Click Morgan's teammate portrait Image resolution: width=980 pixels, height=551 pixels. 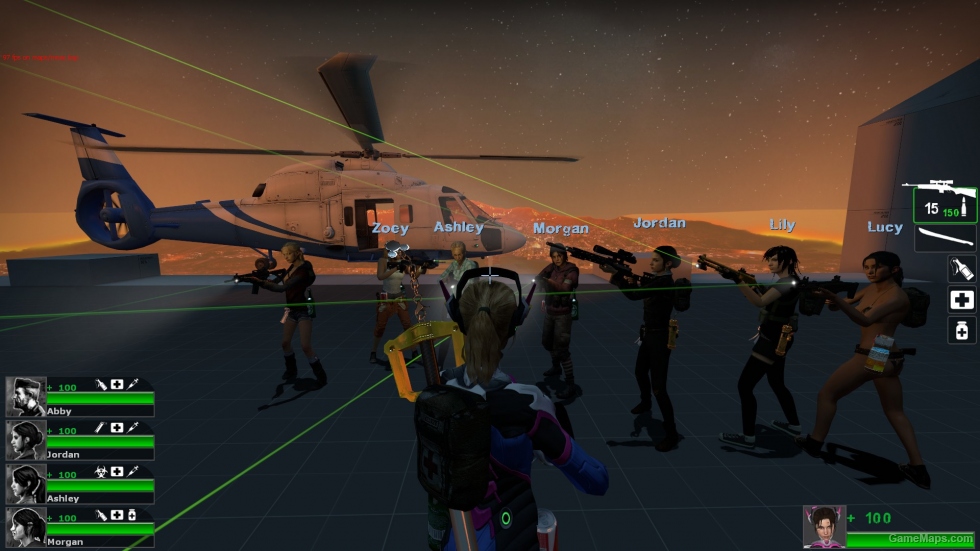(x=25, y=527)
